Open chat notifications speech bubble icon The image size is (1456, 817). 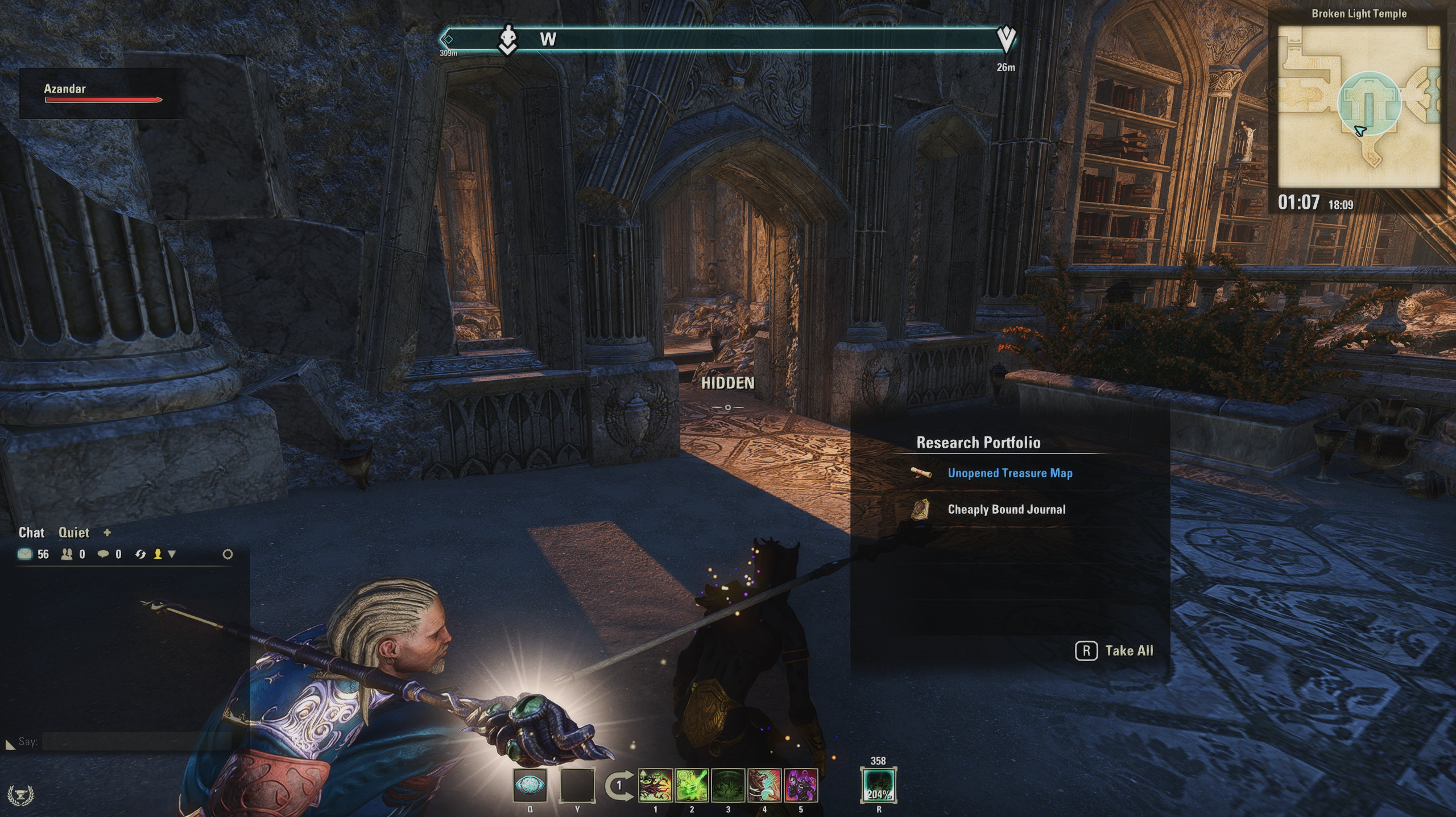(103, 554)
